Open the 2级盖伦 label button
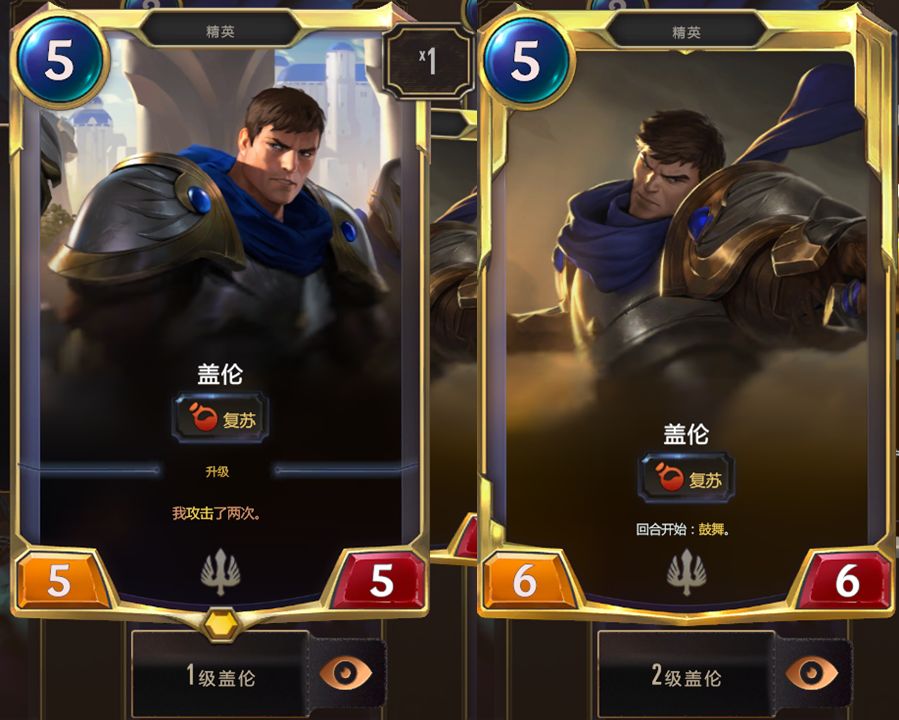The width and height of the screenshot is (899, 720). coord(686,676)
